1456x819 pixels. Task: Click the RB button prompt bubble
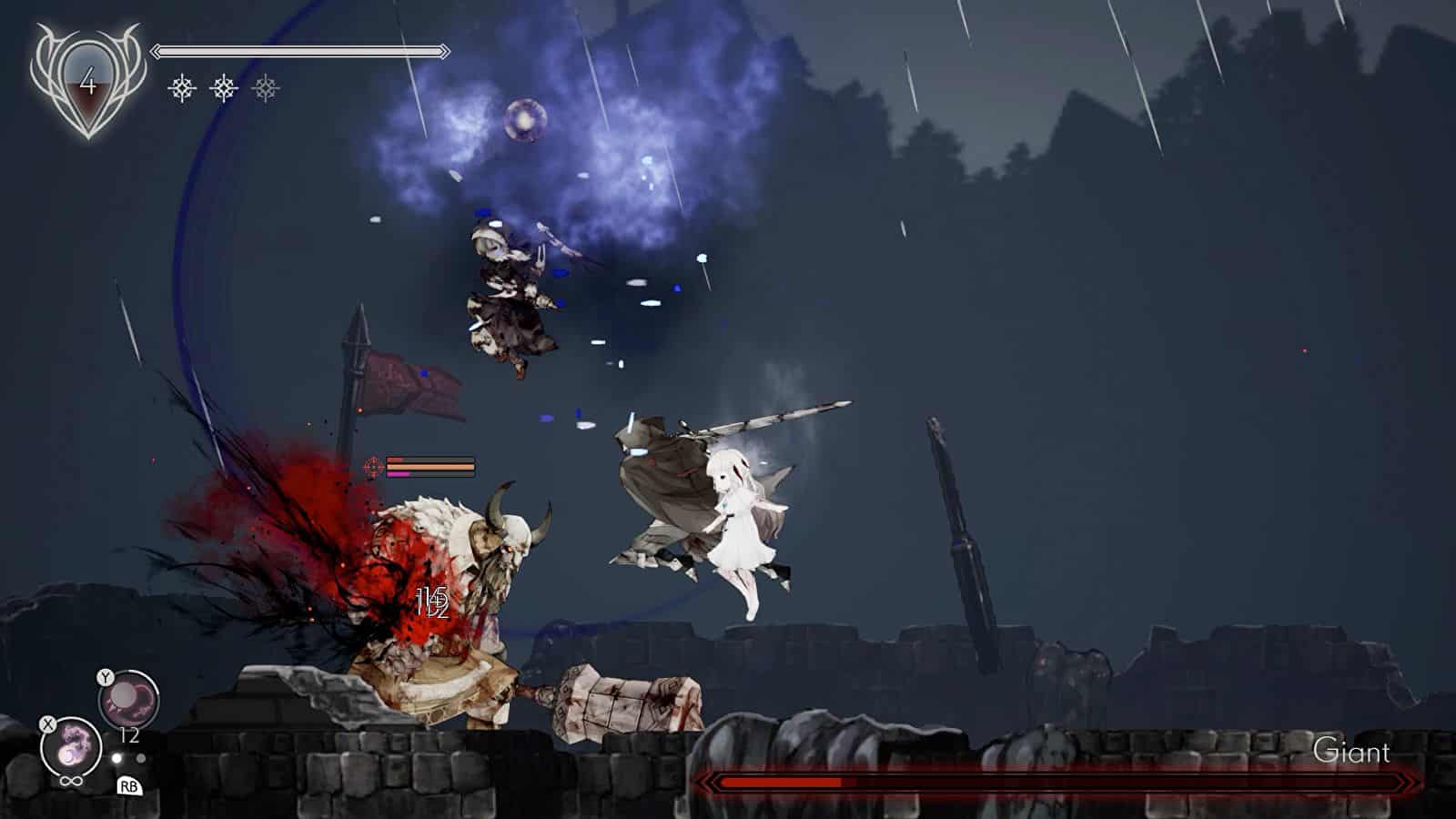[130, 787]
